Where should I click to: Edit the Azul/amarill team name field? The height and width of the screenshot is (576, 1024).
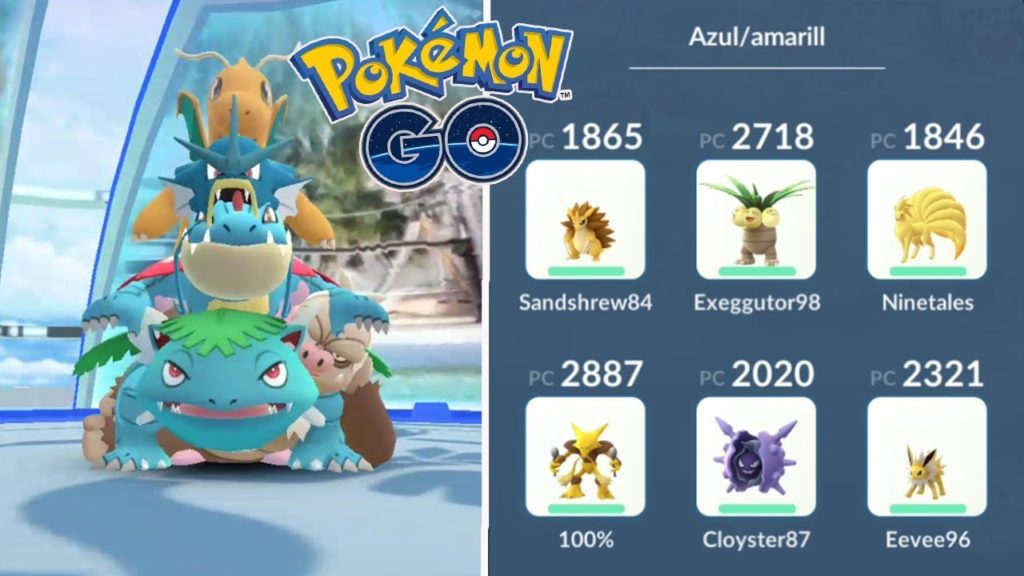[x=755, y=38]
